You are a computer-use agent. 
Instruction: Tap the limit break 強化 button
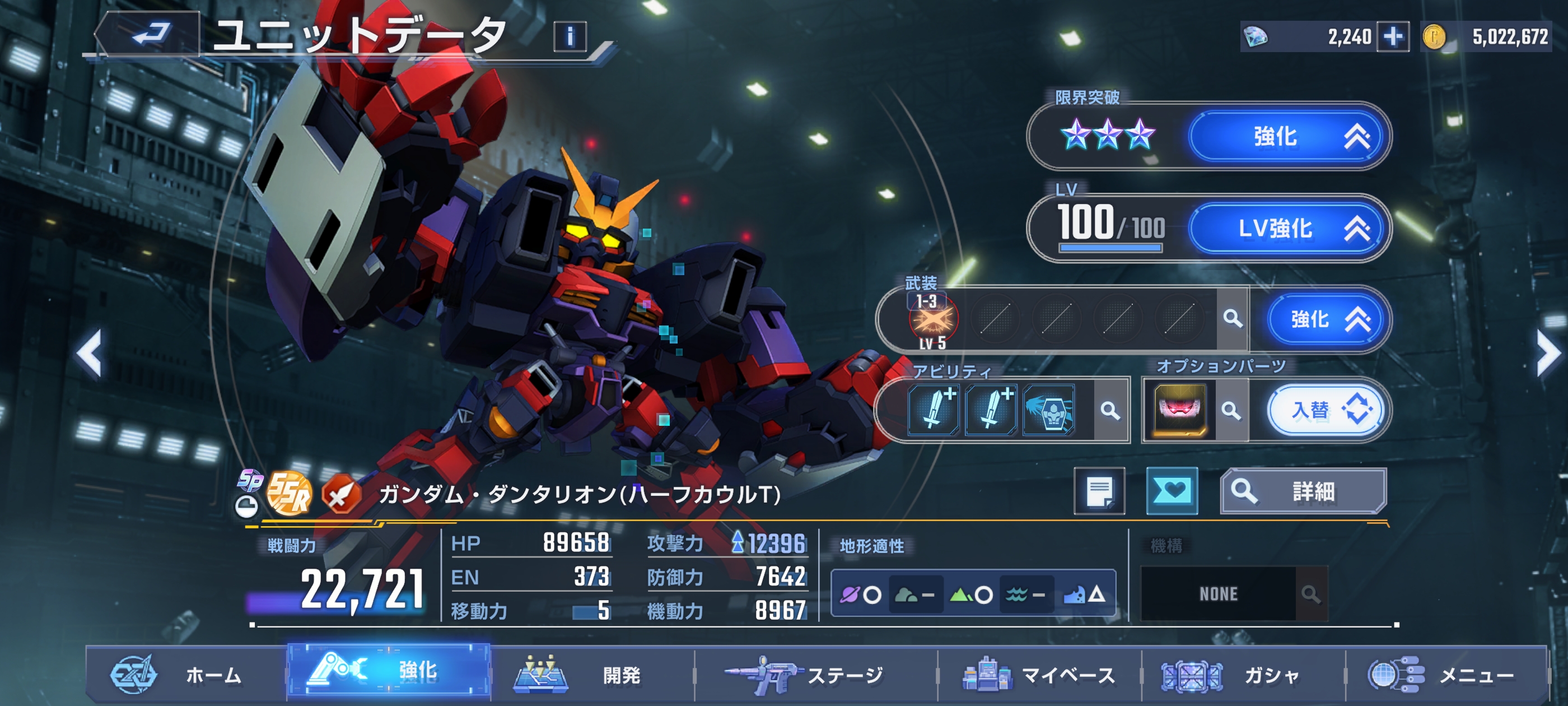[1288, 136]
